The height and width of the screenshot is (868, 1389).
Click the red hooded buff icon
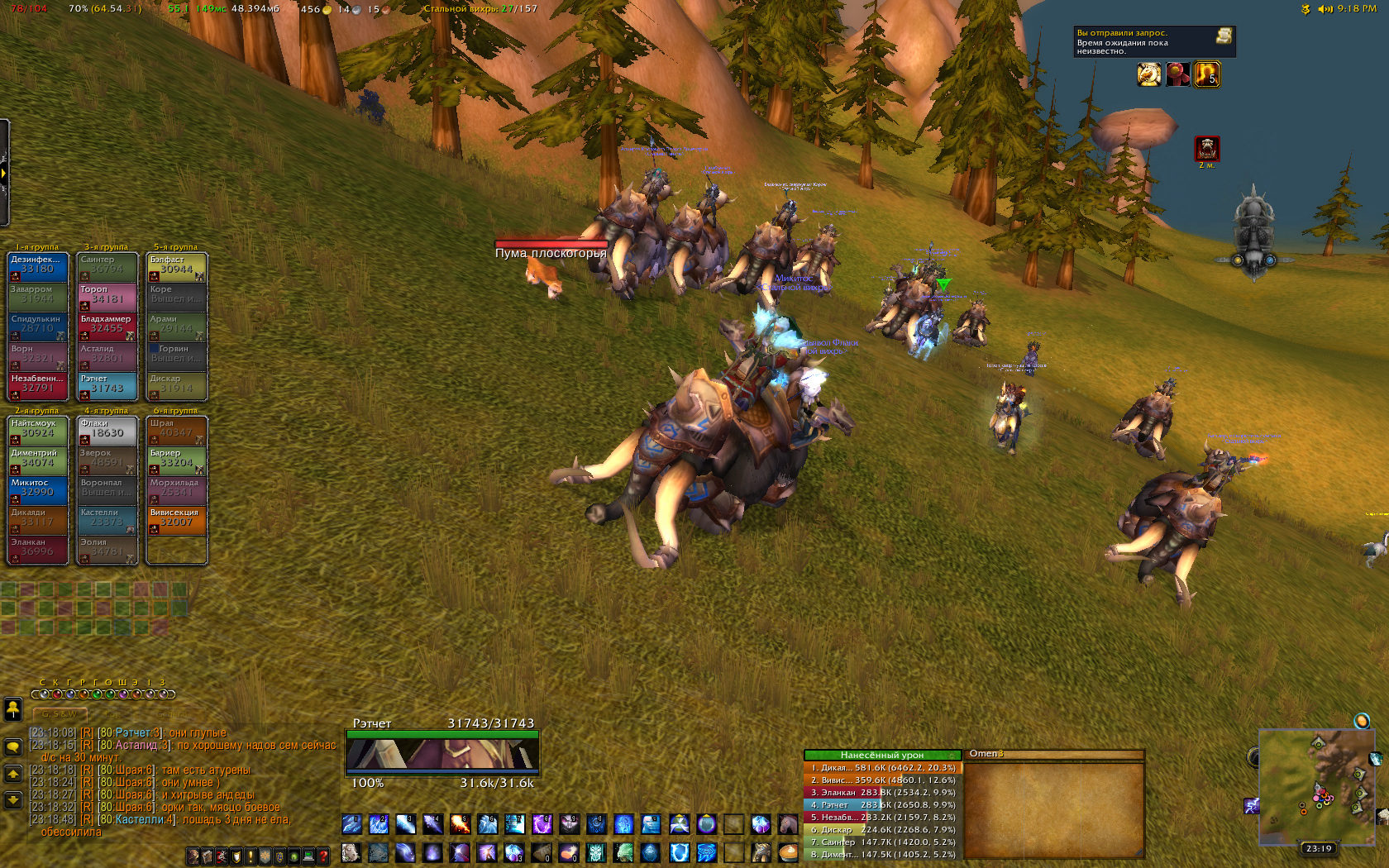pos(1177,75)
